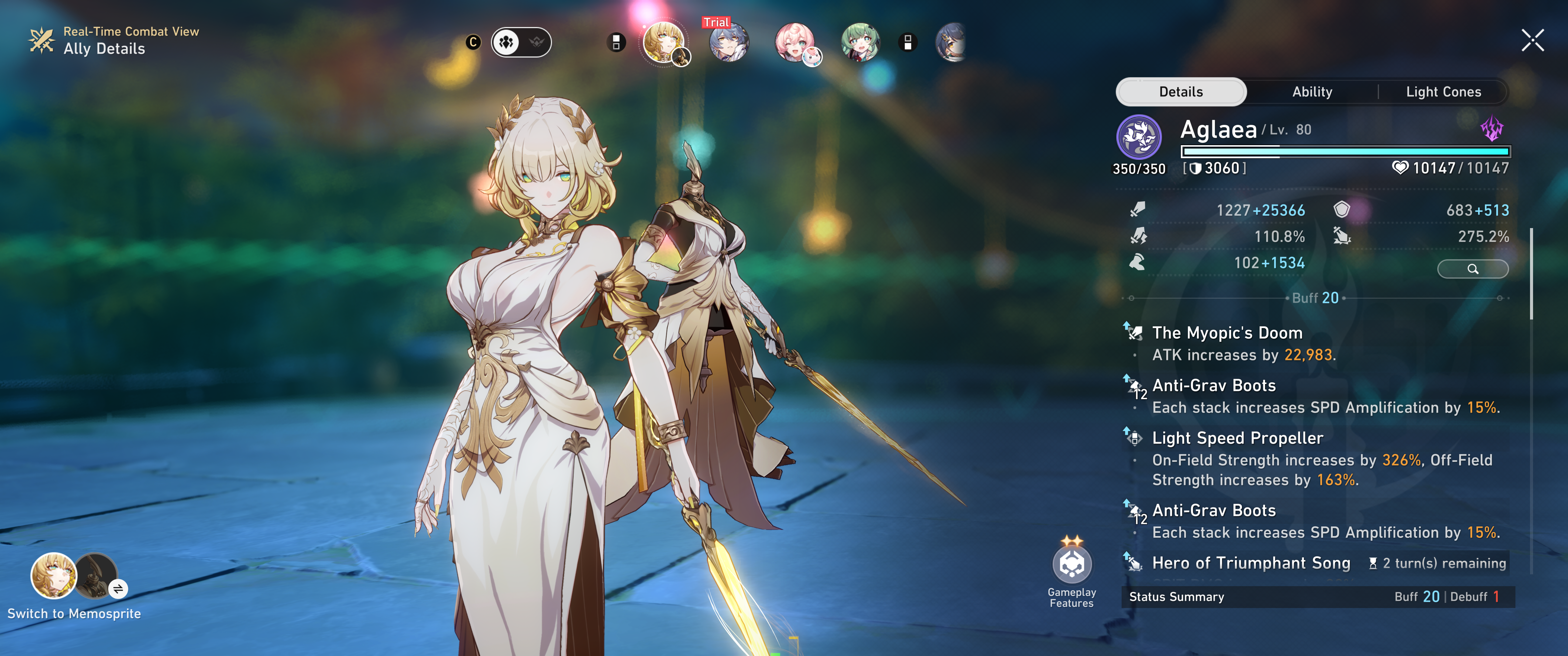The height and width of the screenshot is (656, 1568).
Task: Select the Light Speed Propeller buff entry
Action: pos(1237,439)
